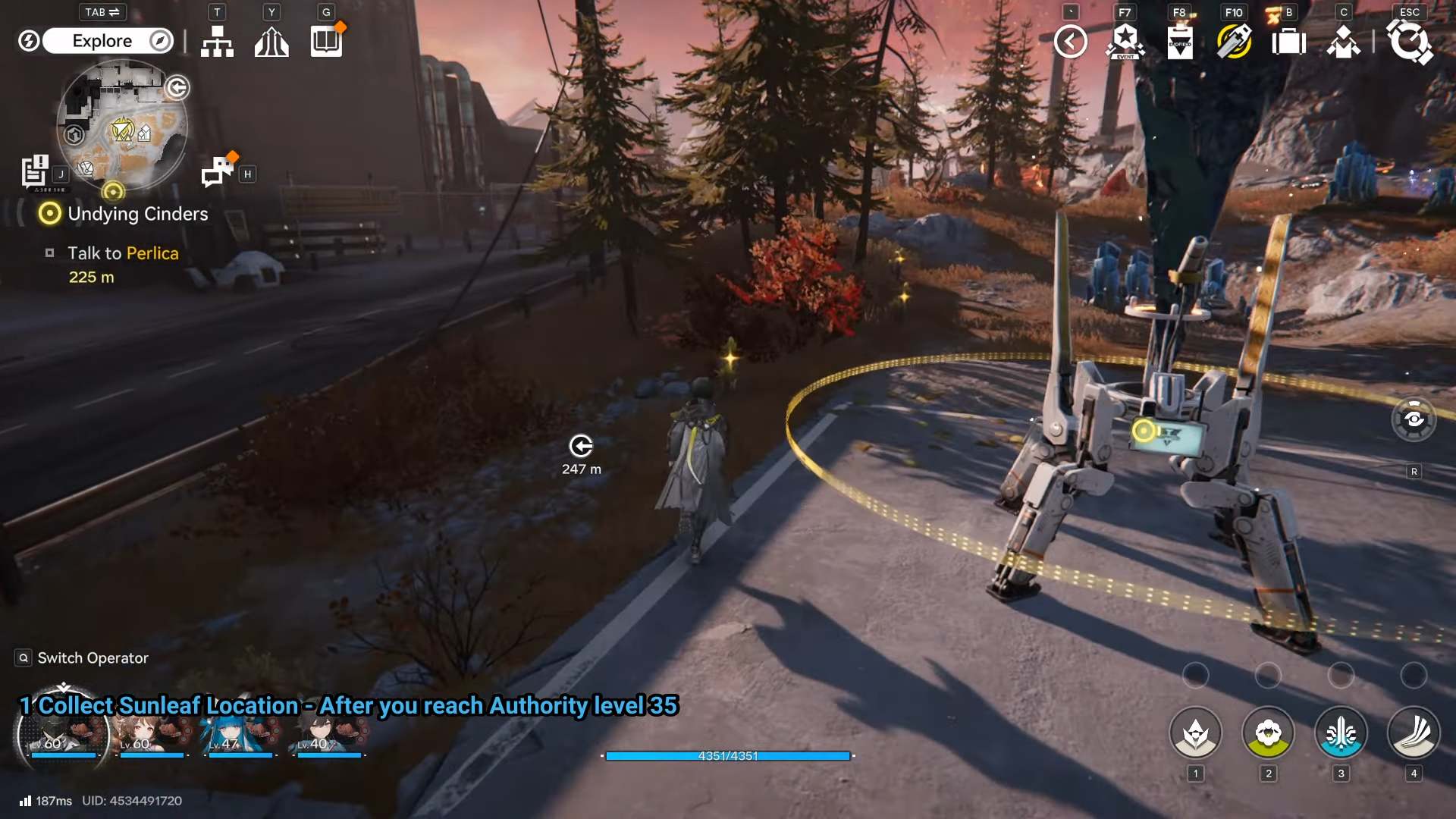Switch mode with the Explore toggle
Screen dimensions: 1456x819
point(108,41)
